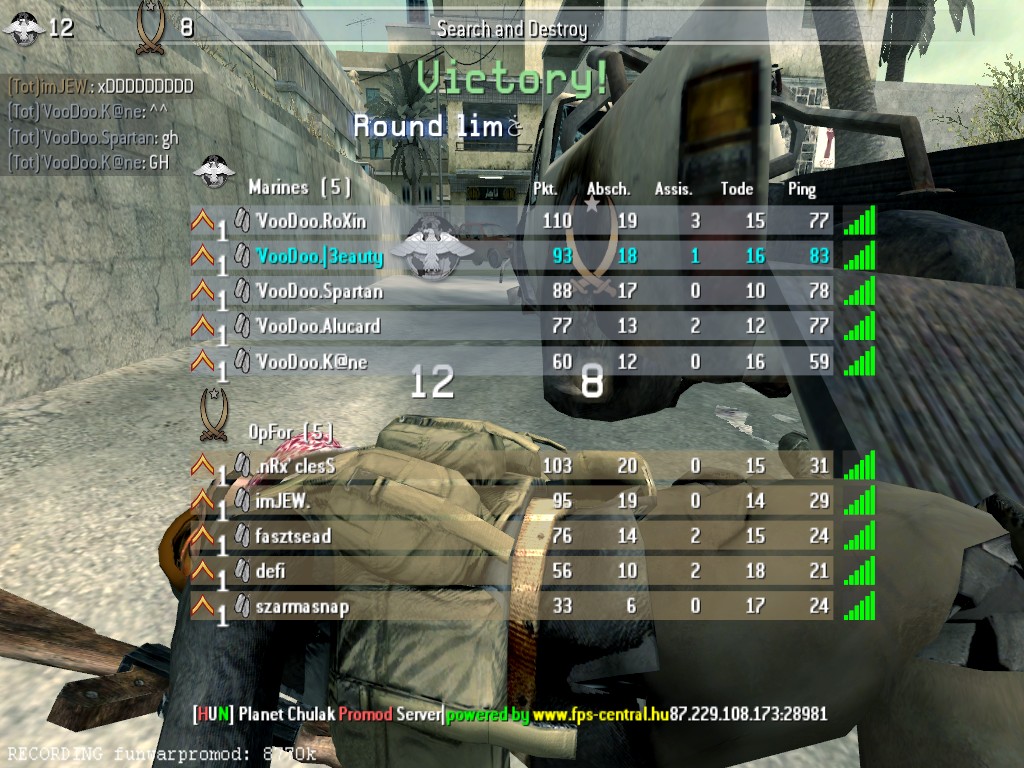
Task: Click the Ping column header
Action: click(x=802, y=189)
